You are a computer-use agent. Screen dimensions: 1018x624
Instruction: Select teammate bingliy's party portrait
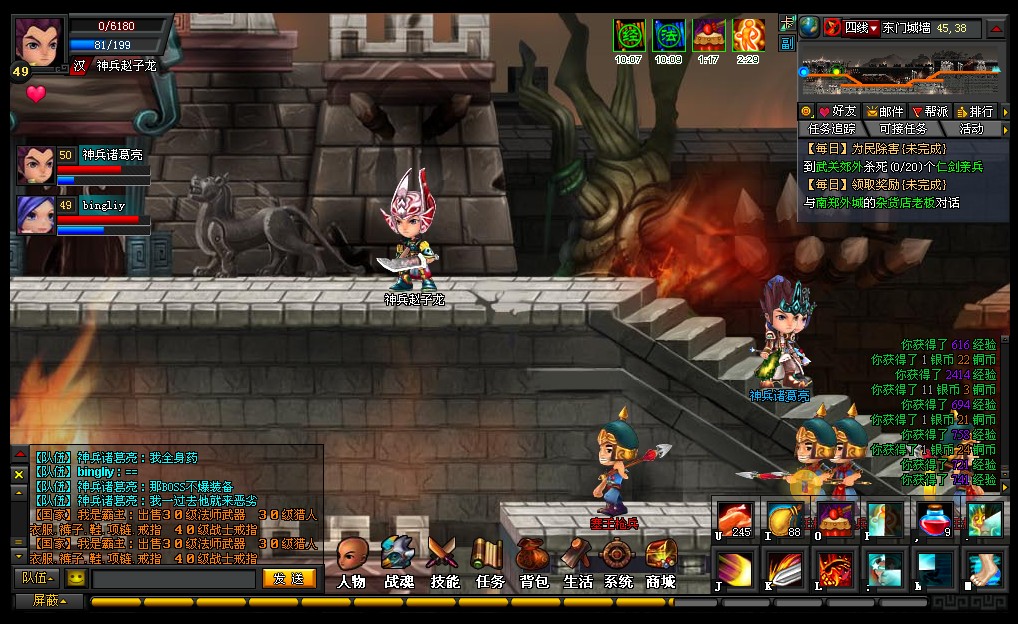[36, 215]
